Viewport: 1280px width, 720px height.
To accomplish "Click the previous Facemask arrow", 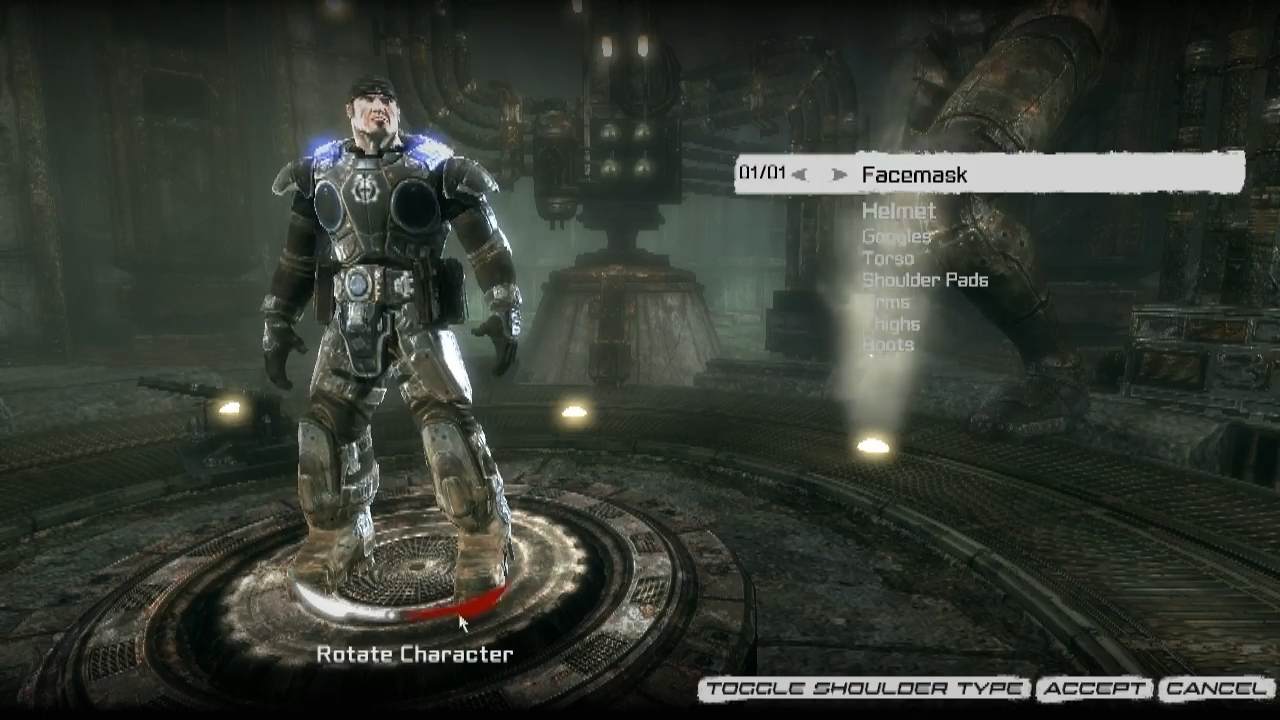I will tap(799, 175).
